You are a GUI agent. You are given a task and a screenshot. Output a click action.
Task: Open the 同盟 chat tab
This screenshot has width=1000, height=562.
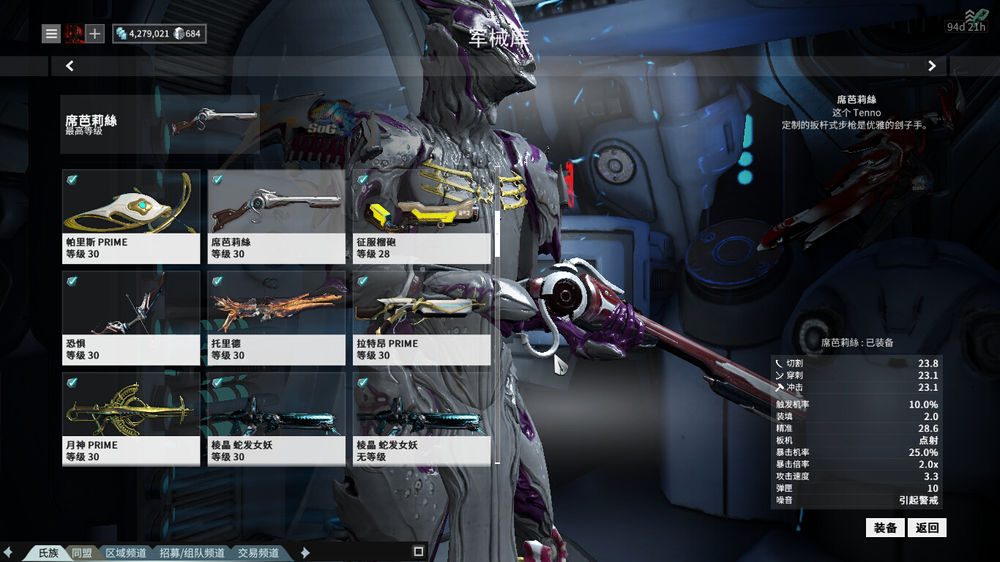coord(82,552)
